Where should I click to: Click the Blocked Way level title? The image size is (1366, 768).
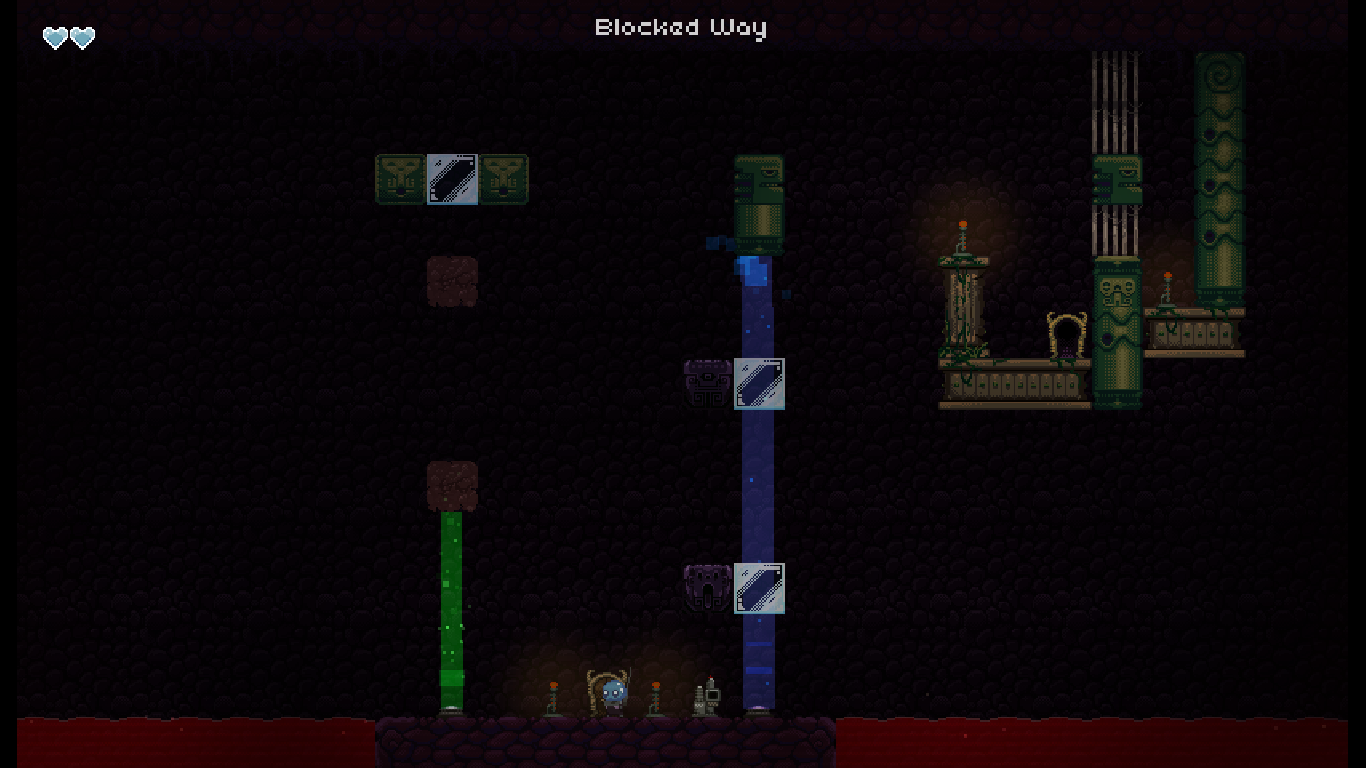(681, 27)
